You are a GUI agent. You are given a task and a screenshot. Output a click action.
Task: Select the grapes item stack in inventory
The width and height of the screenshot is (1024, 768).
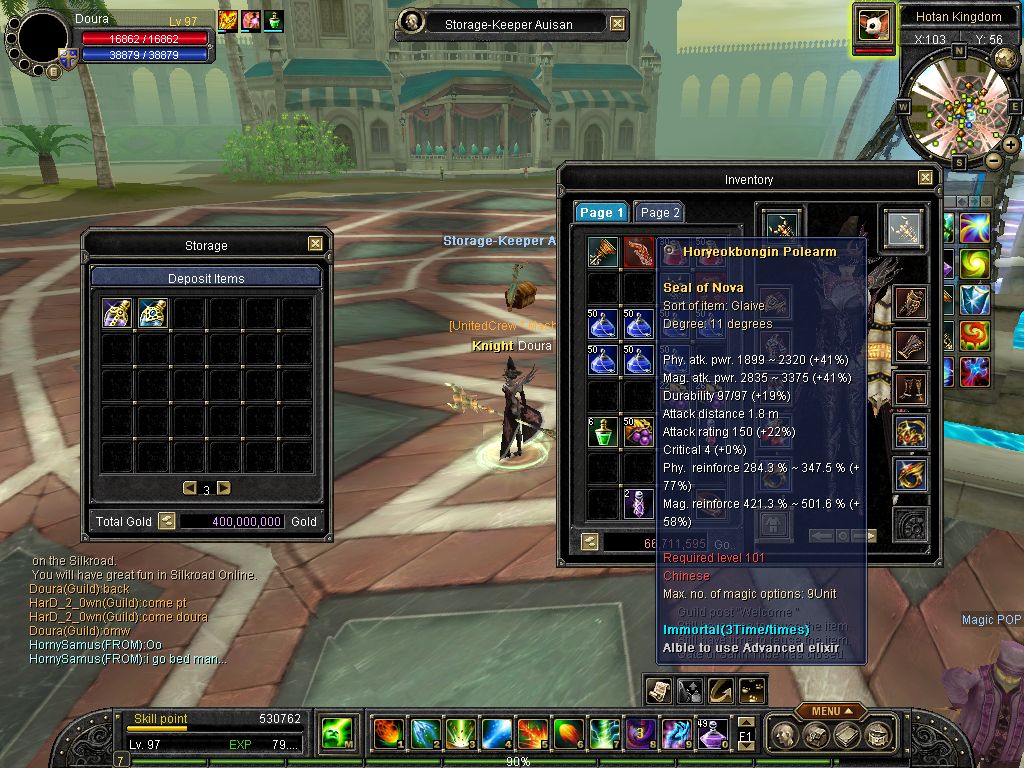coord(638,432)
